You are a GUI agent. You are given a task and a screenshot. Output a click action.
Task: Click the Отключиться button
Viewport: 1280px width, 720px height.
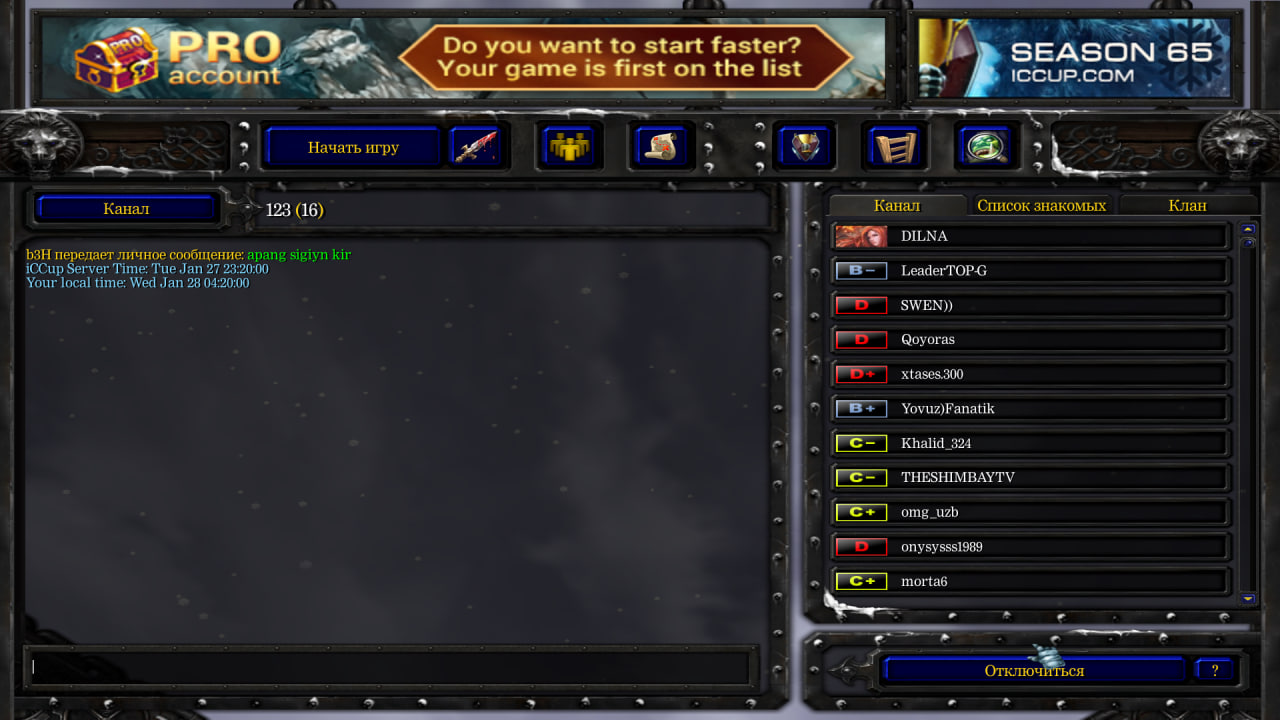[1034, 671]
